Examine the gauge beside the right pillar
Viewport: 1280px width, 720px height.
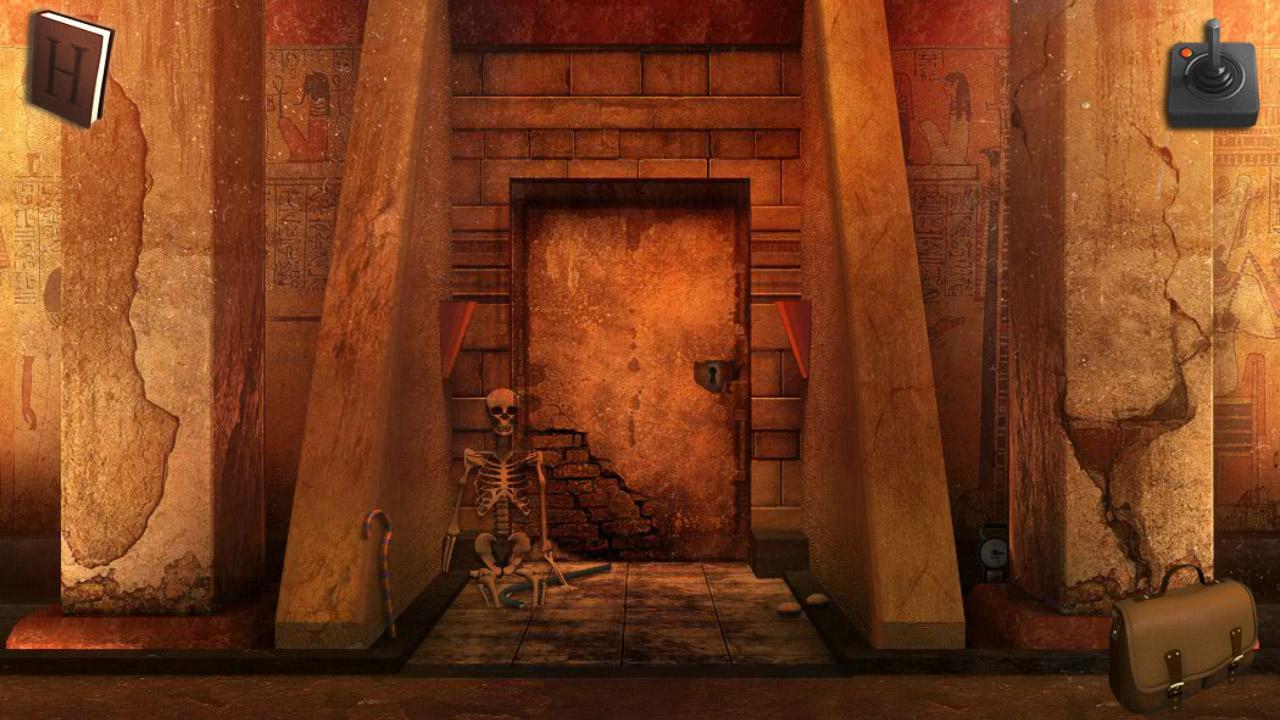(x=993, y=550)
